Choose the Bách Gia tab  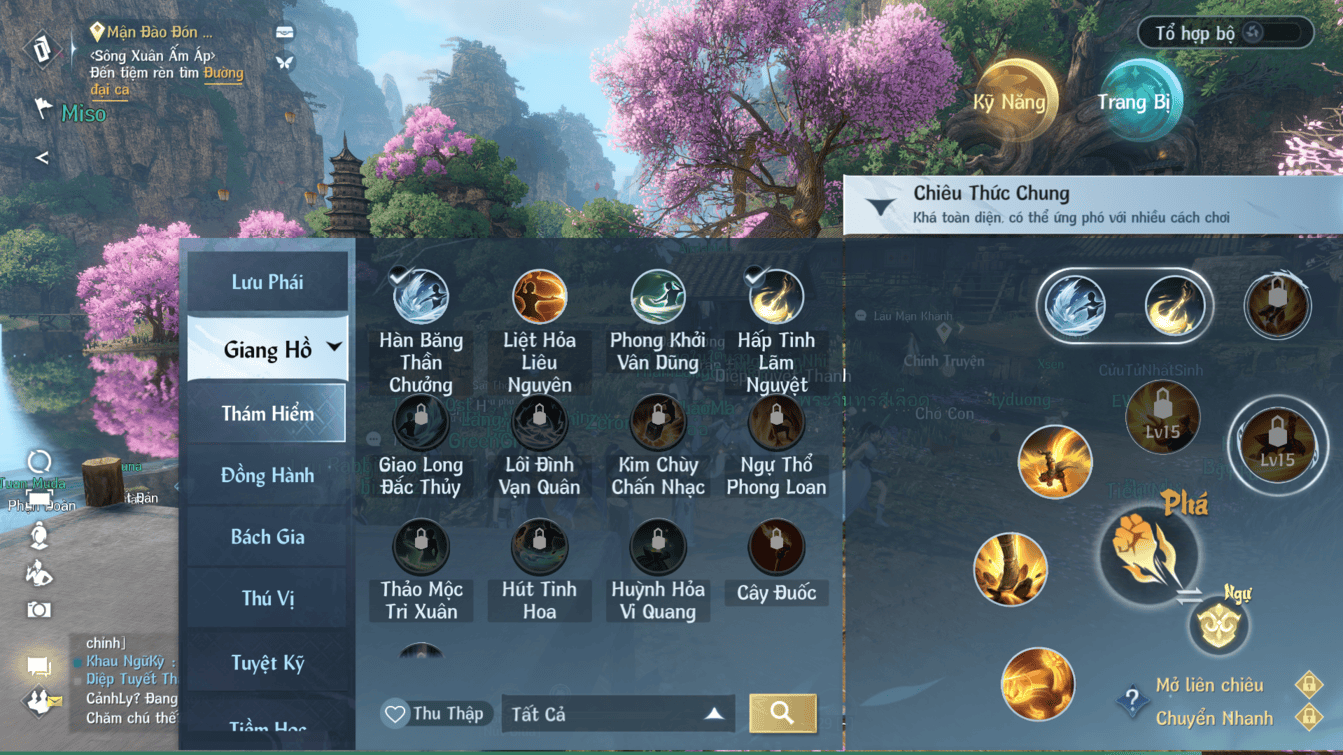click(x=267, y=537)
